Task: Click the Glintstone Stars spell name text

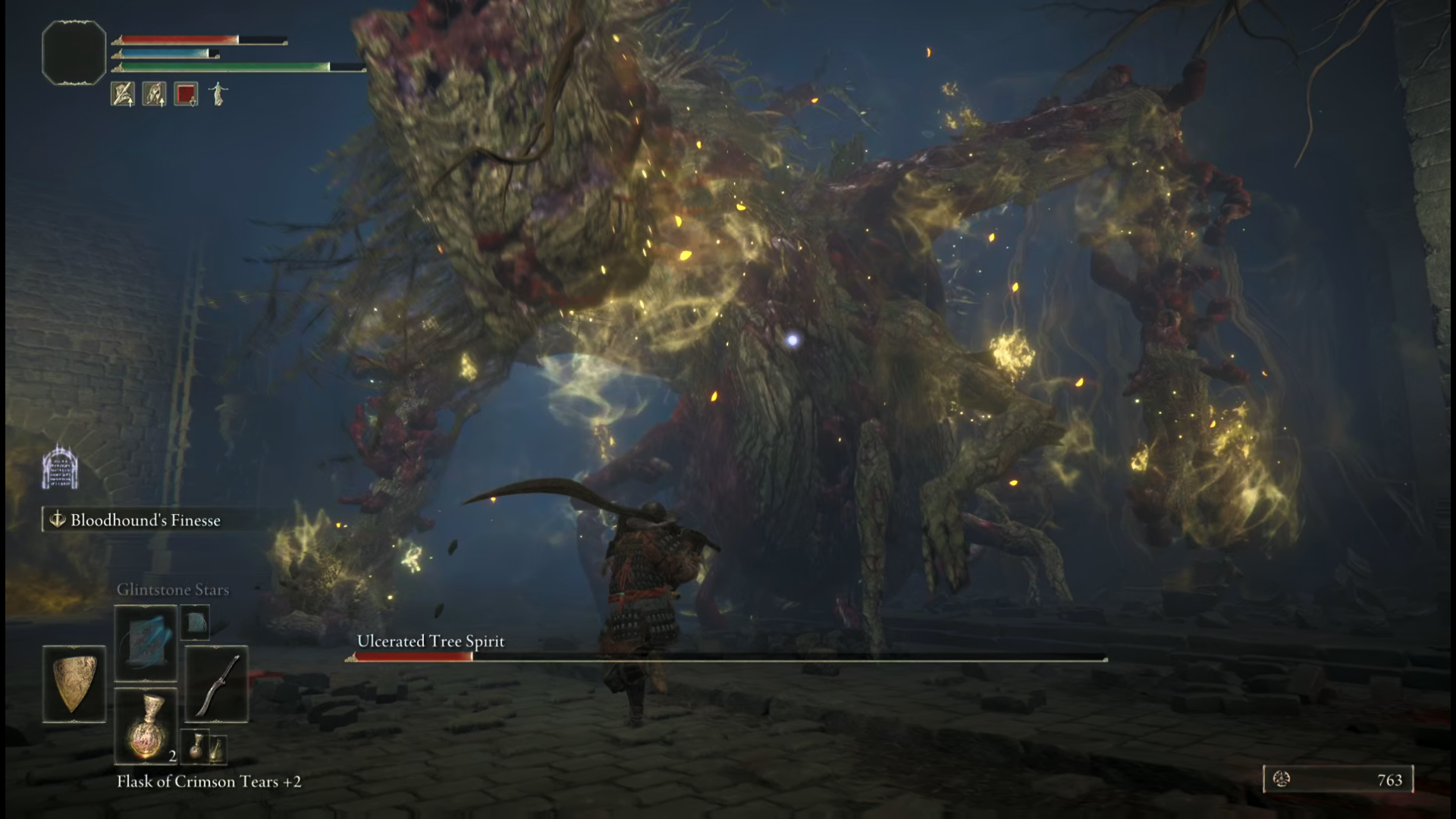Action: 173,589
